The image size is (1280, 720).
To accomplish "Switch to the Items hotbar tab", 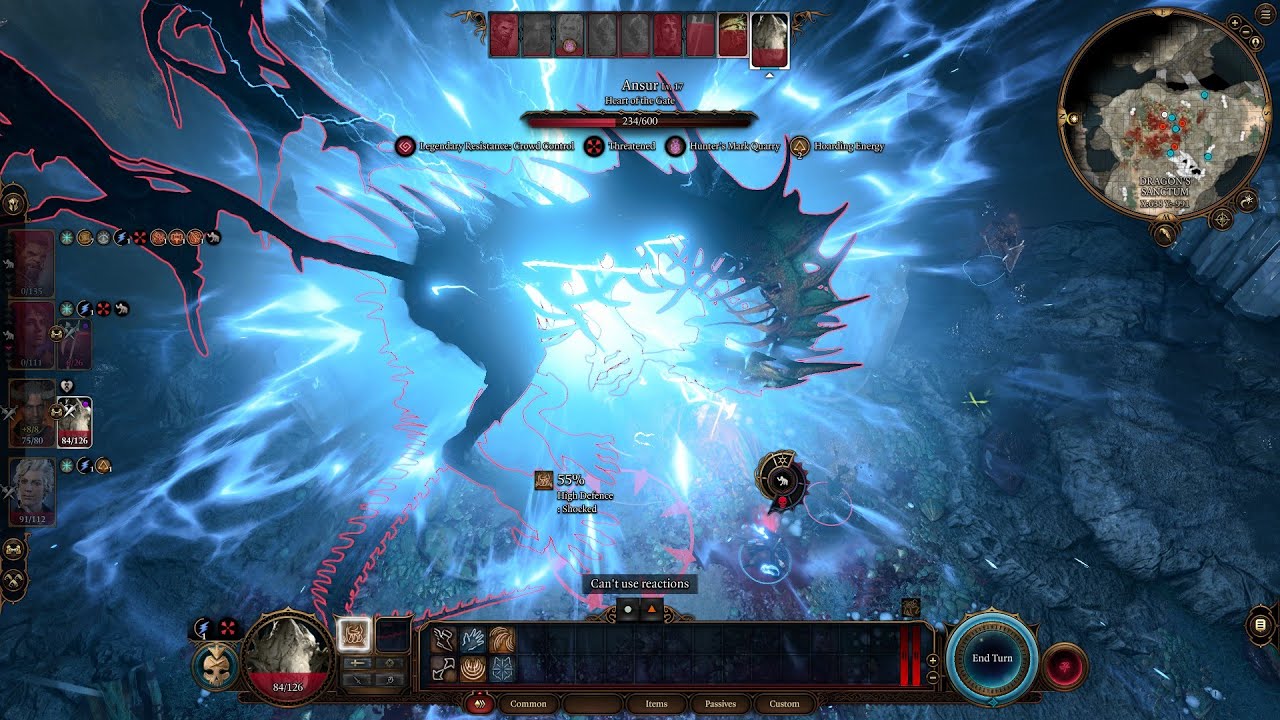I will 656,703.
